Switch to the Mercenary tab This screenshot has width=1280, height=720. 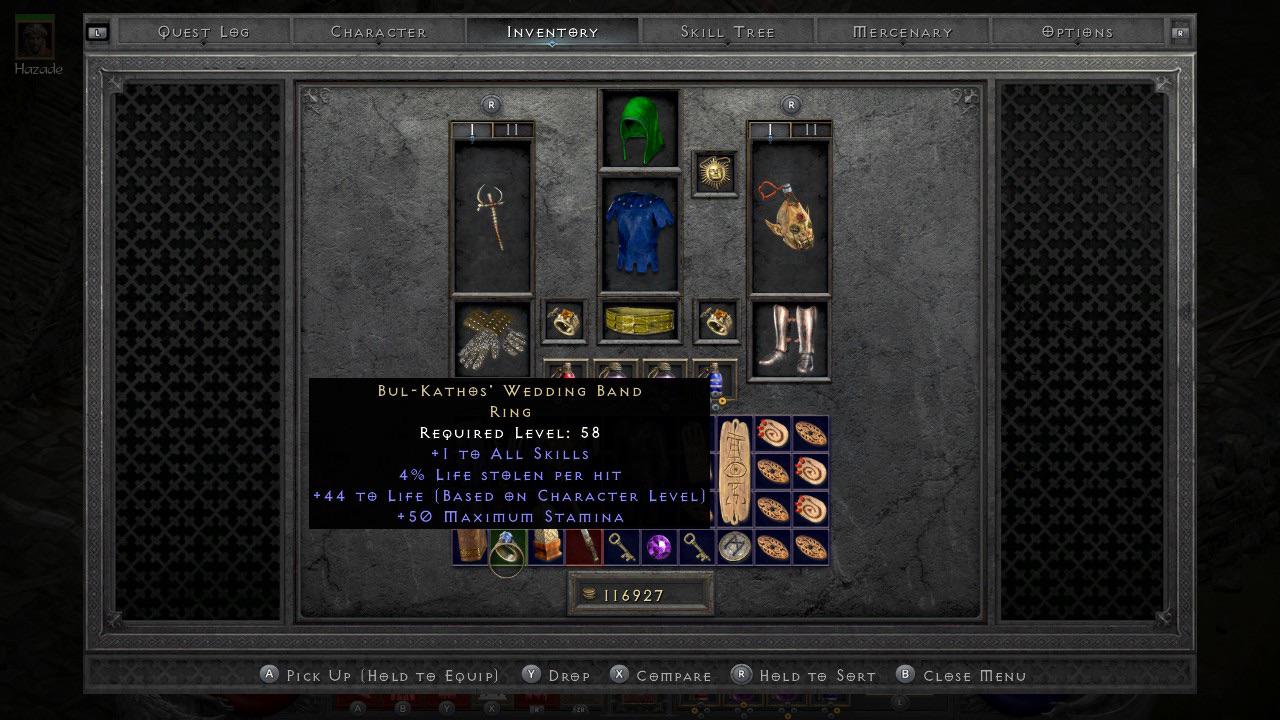[903, 31]
